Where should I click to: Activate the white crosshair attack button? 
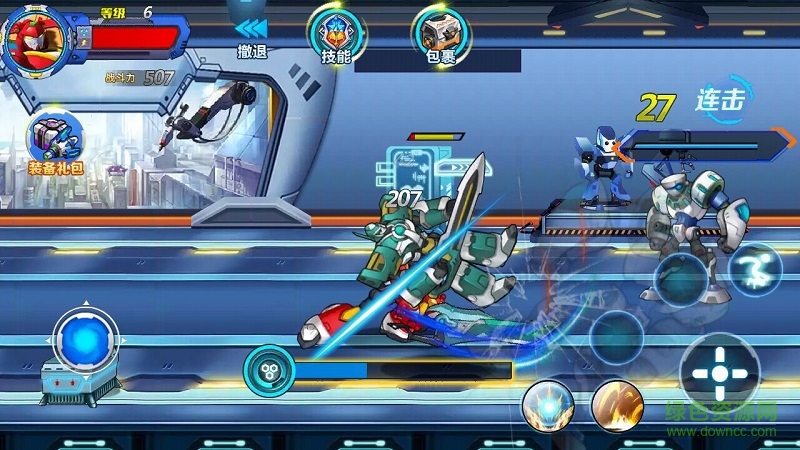[720, 372]
